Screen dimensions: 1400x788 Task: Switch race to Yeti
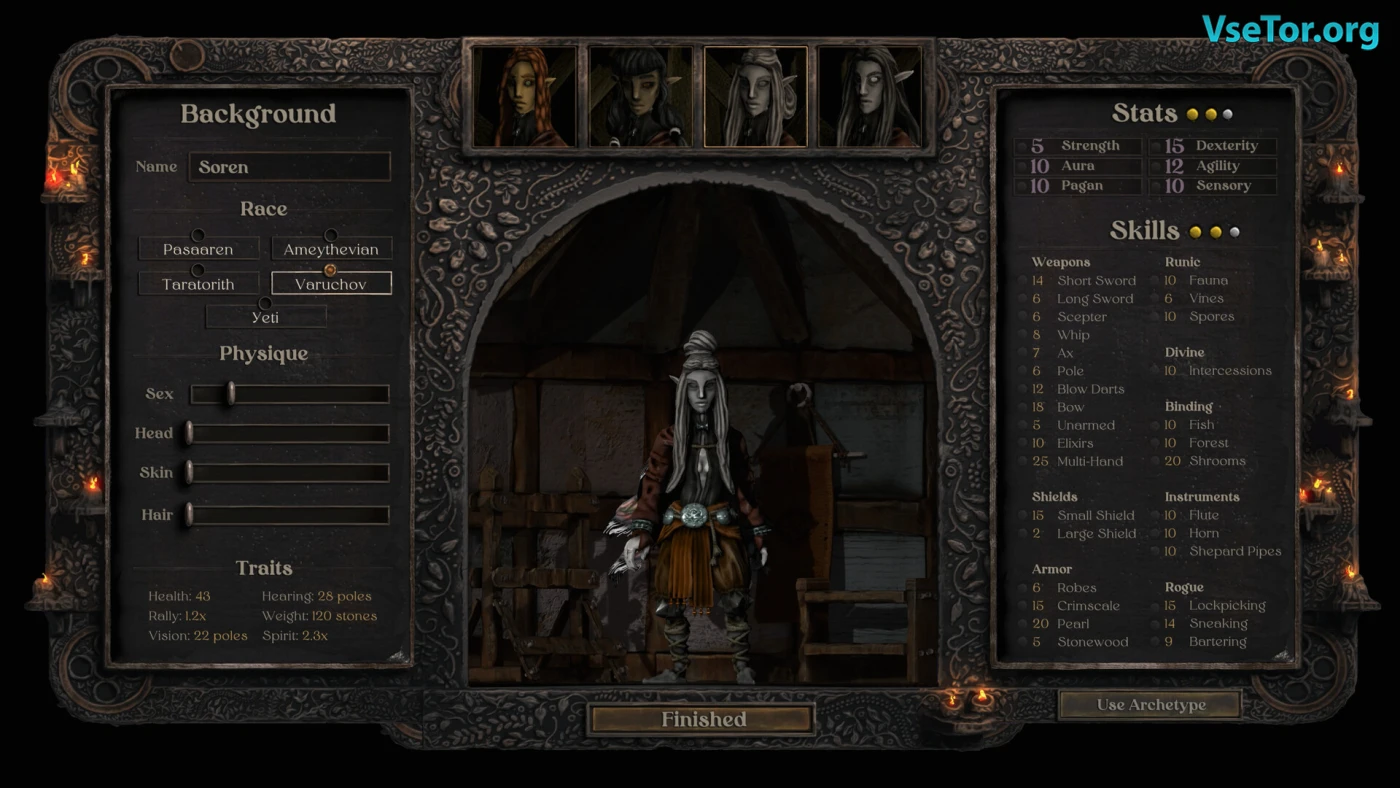[x=265, y=317]
